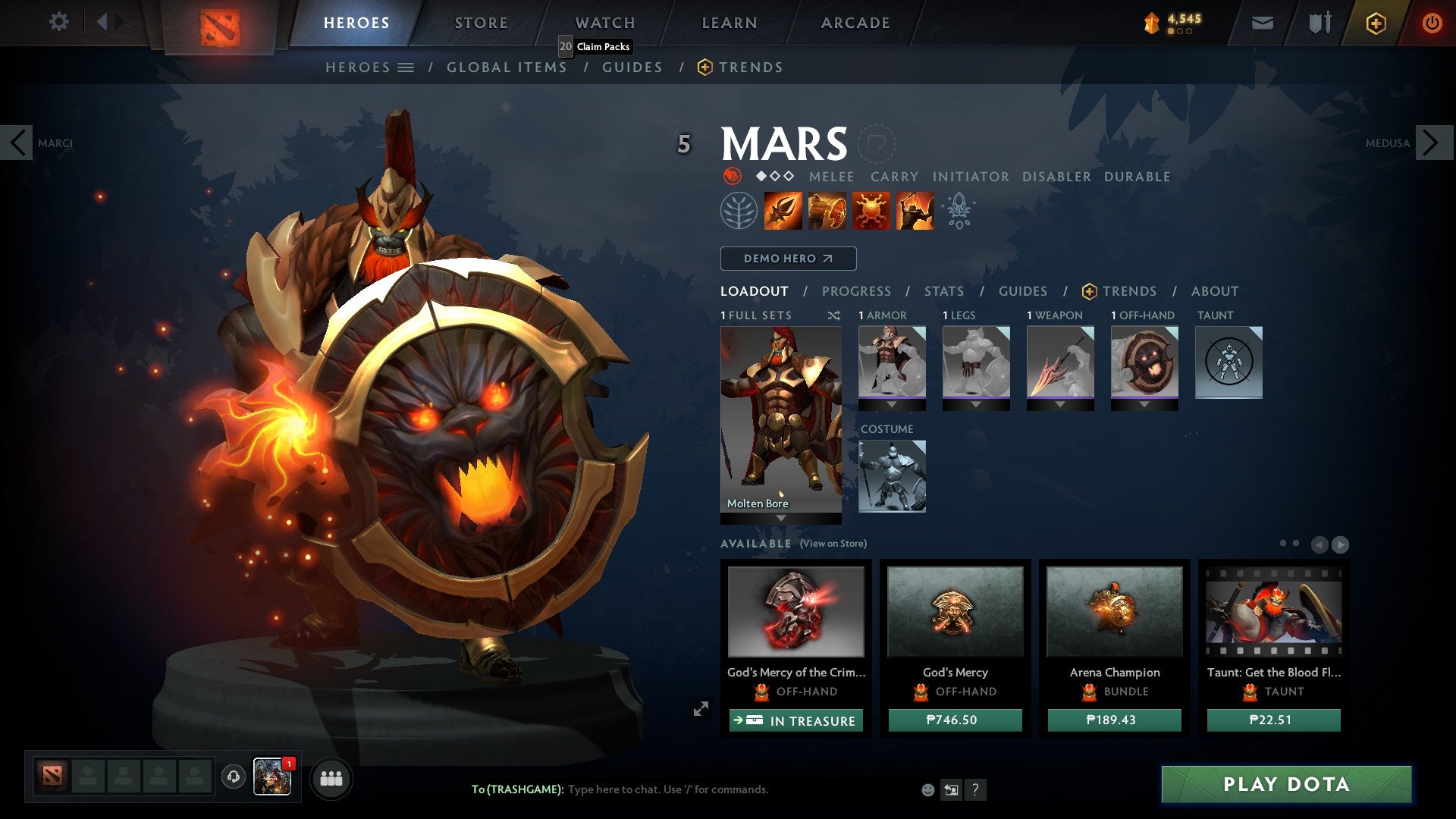Image resolution: width=1456 pixels, height=819 pixels.
Task: Toggle the loadout fullscreen expand arrows
Action: [x=700, y=708]
